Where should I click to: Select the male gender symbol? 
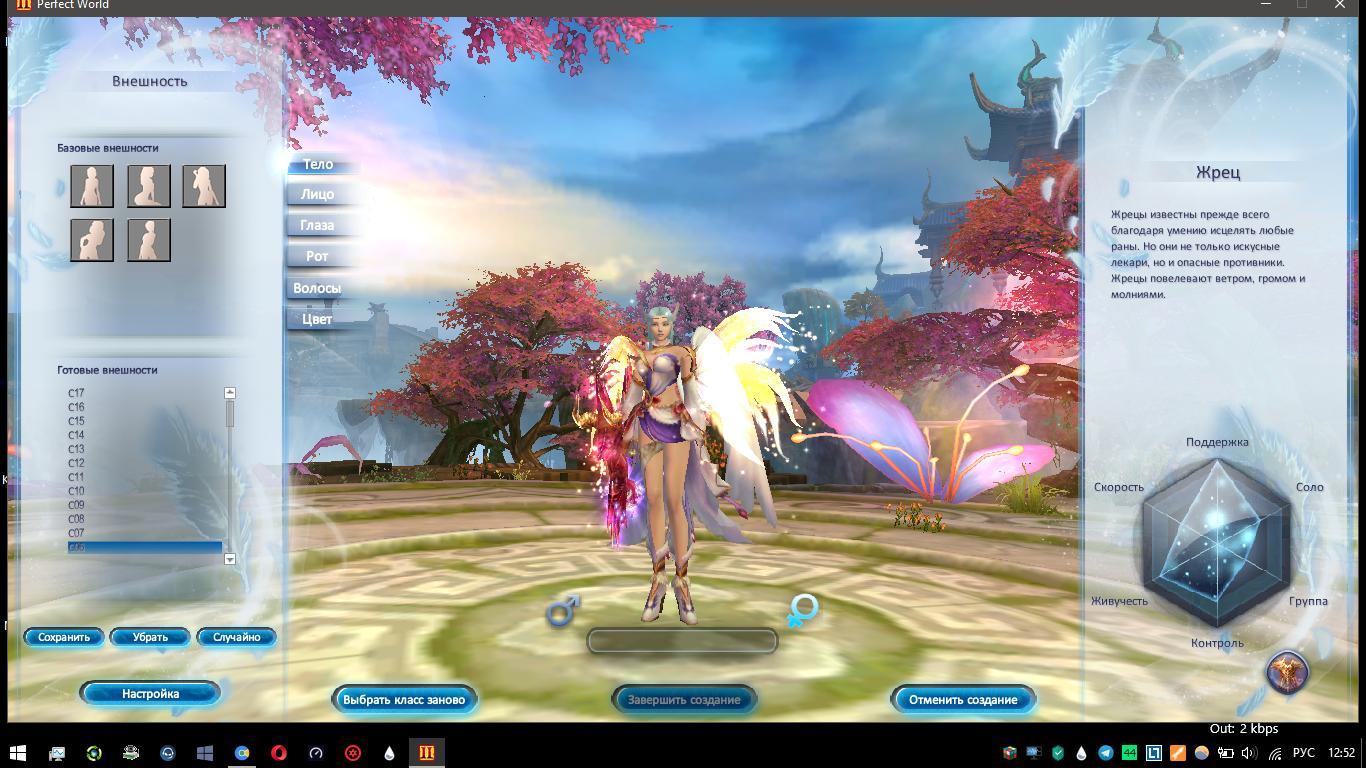[x=563, y=609]
